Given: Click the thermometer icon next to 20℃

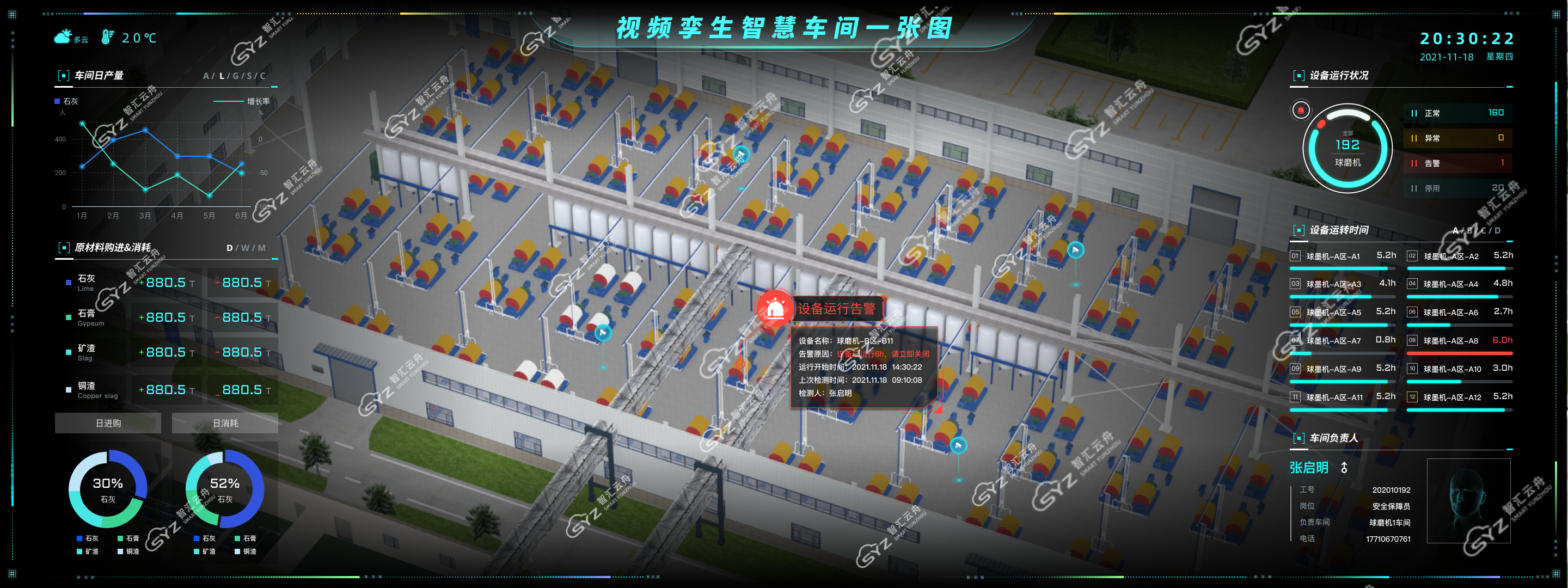Looking at the screenshot, I should coord(107,36).
